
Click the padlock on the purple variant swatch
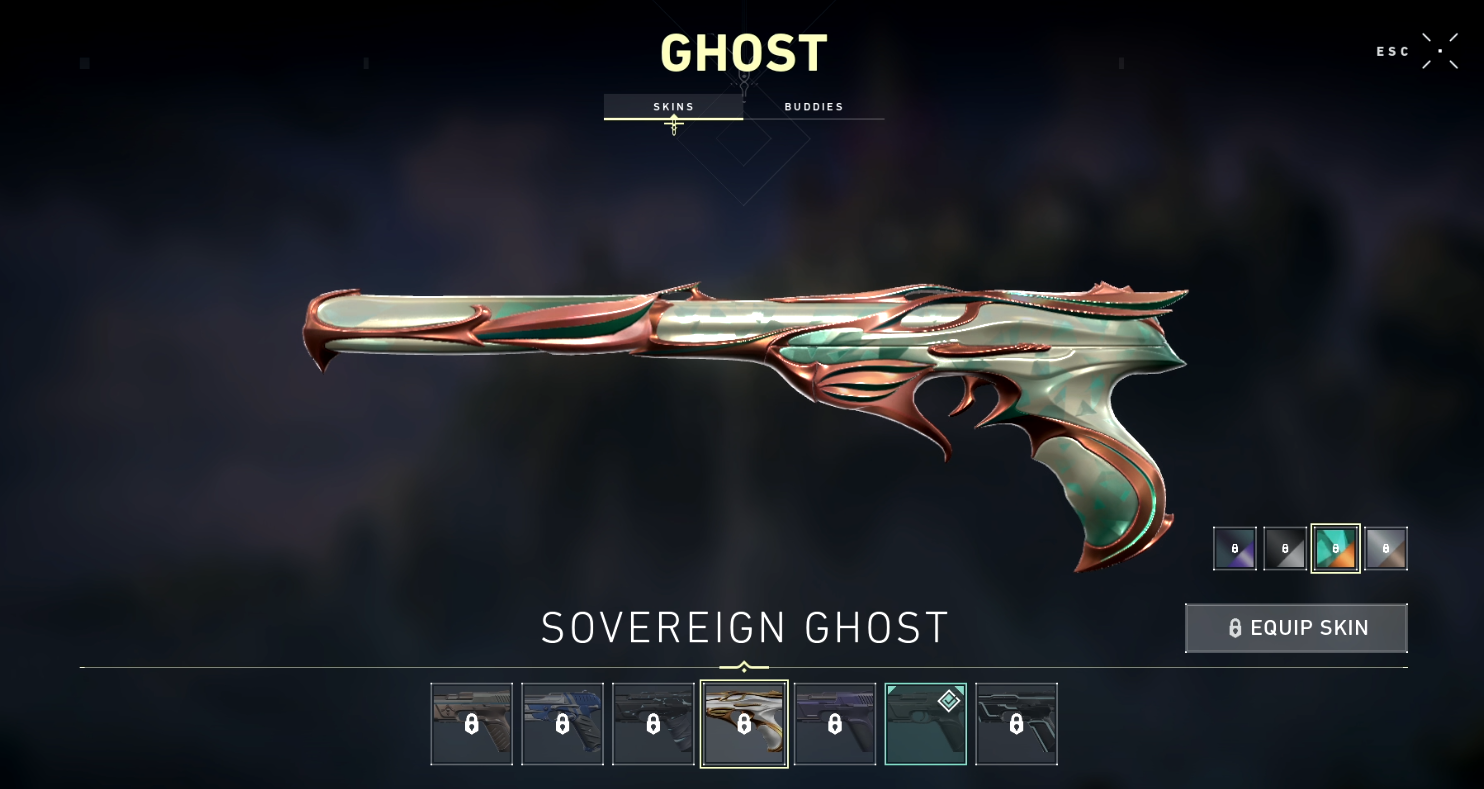point(1234,548)
